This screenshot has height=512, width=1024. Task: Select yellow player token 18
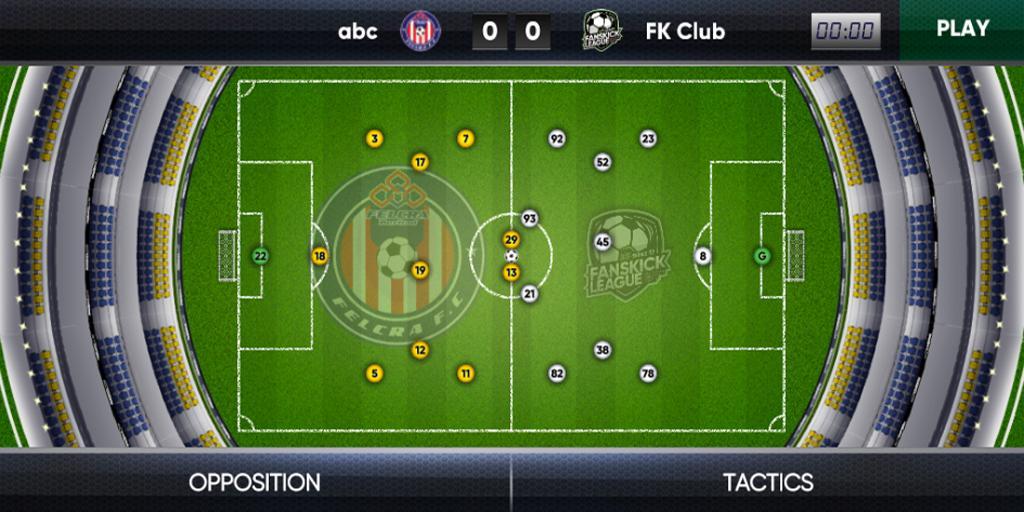coord(319,256)
